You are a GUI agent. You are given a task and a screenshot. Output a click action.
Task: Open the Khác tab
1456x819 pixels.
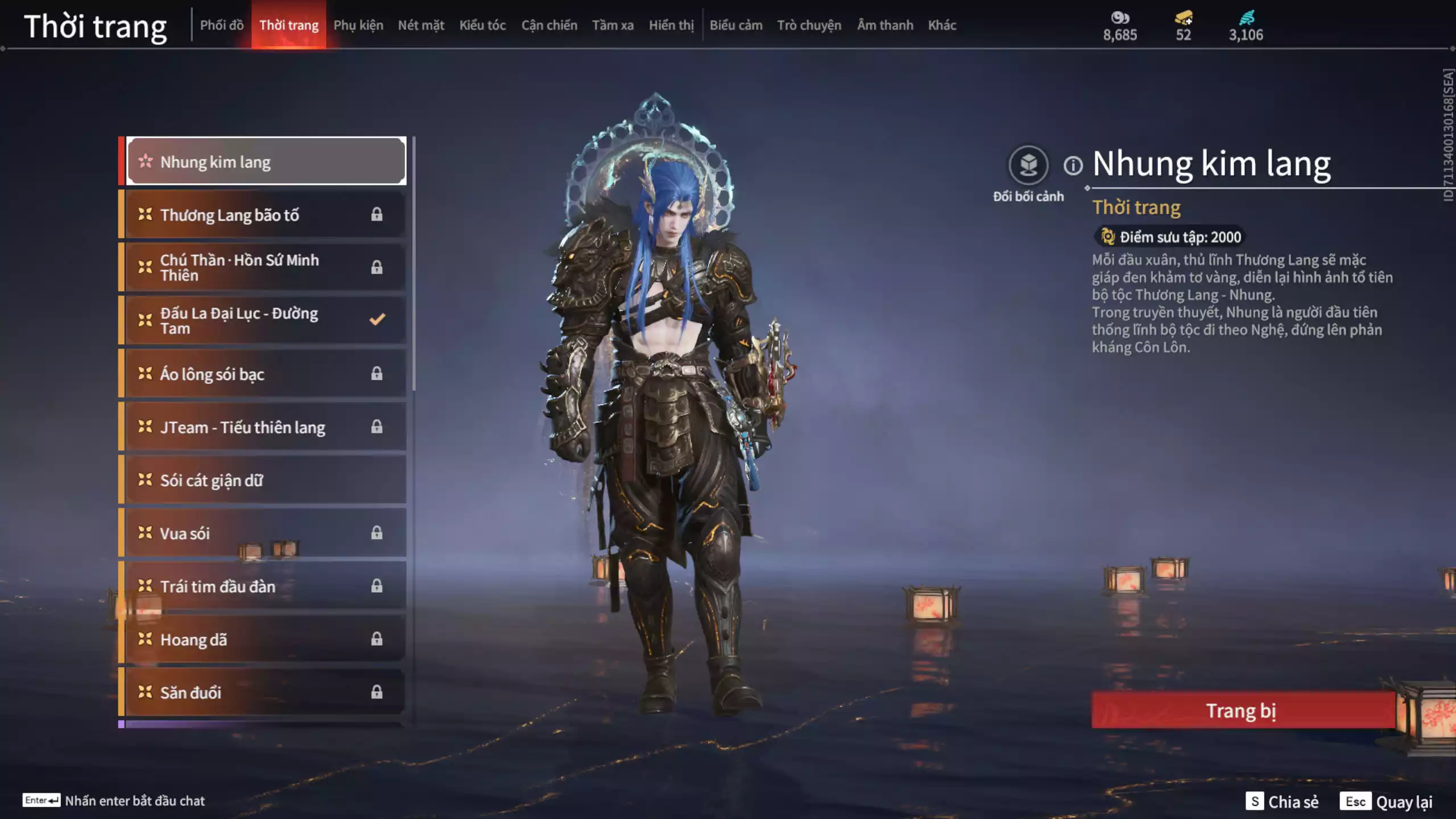pyautogui.click(x=942, y=25)
